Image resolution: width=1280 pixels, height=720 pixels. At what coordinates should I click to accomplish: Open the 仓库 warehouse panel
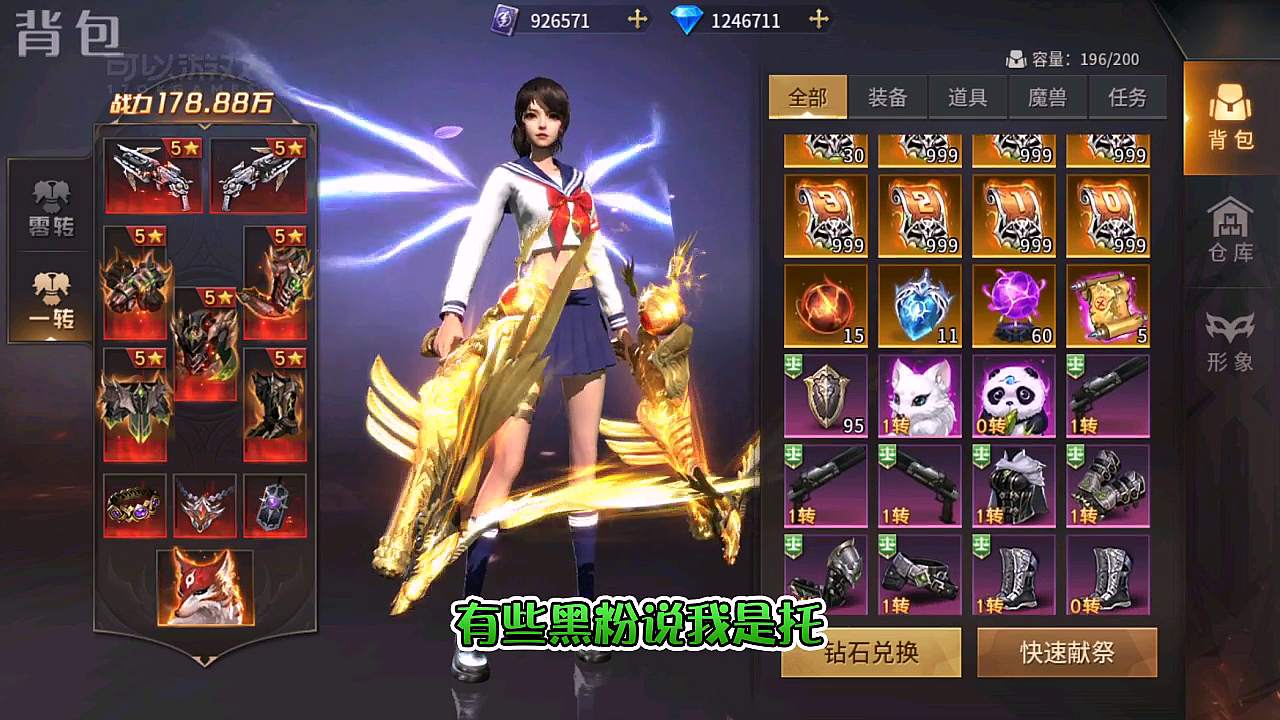1230,231
